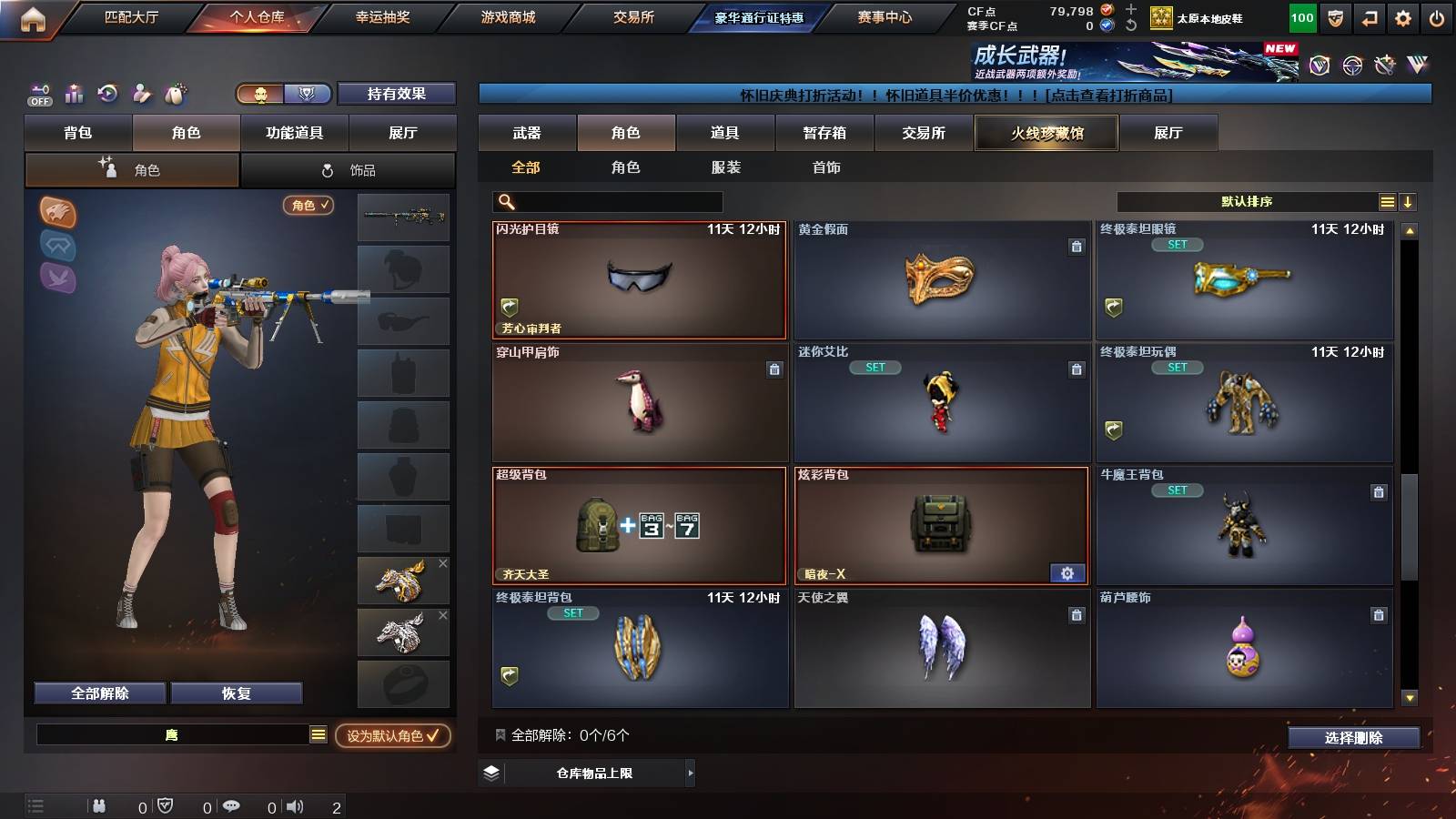
Task: Switch to the 暂存箱 tab
Action: click(824, 133)
